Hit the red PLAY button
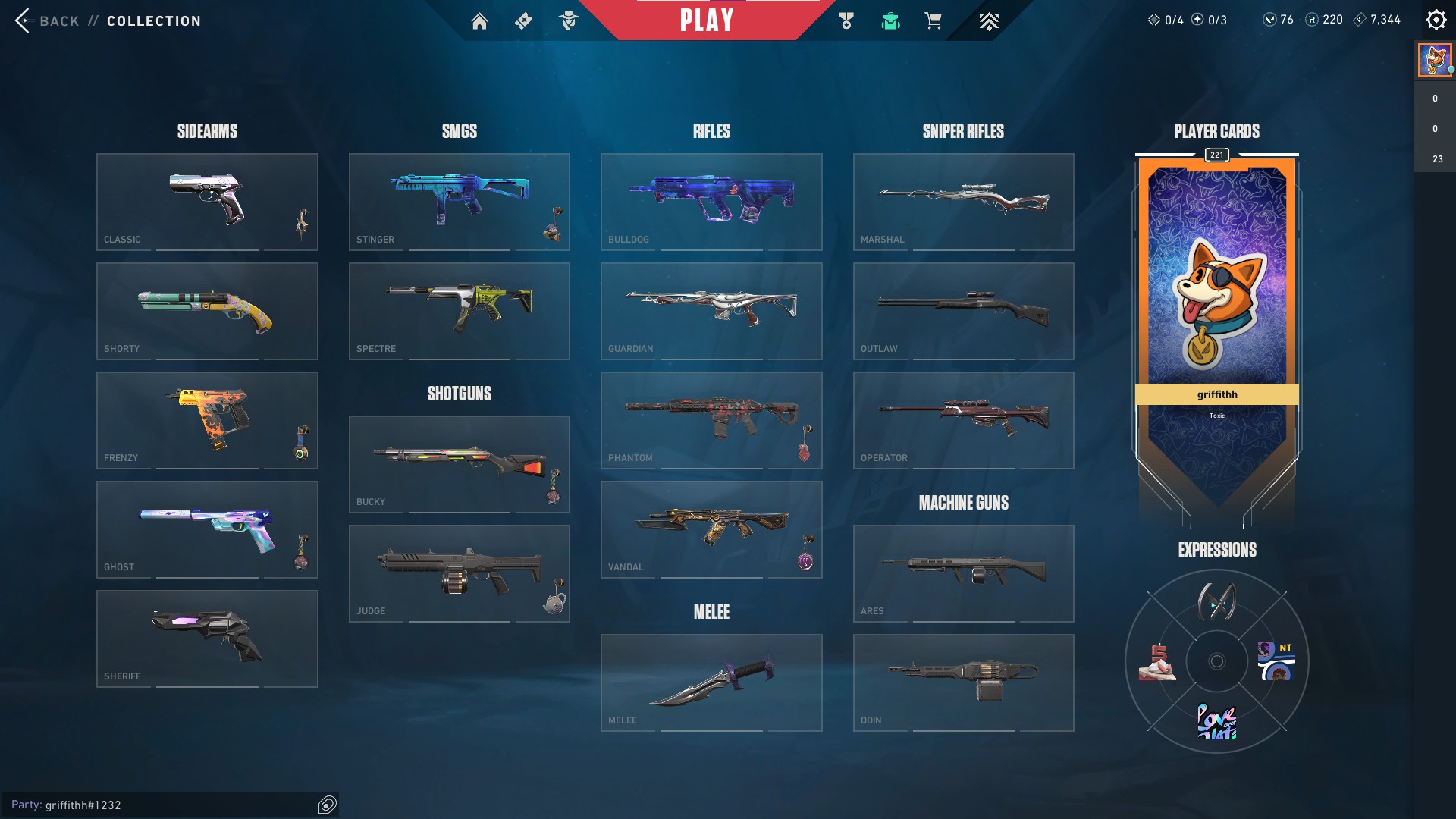This screenshot has width=1456, height=819. (x=706, y=20)
